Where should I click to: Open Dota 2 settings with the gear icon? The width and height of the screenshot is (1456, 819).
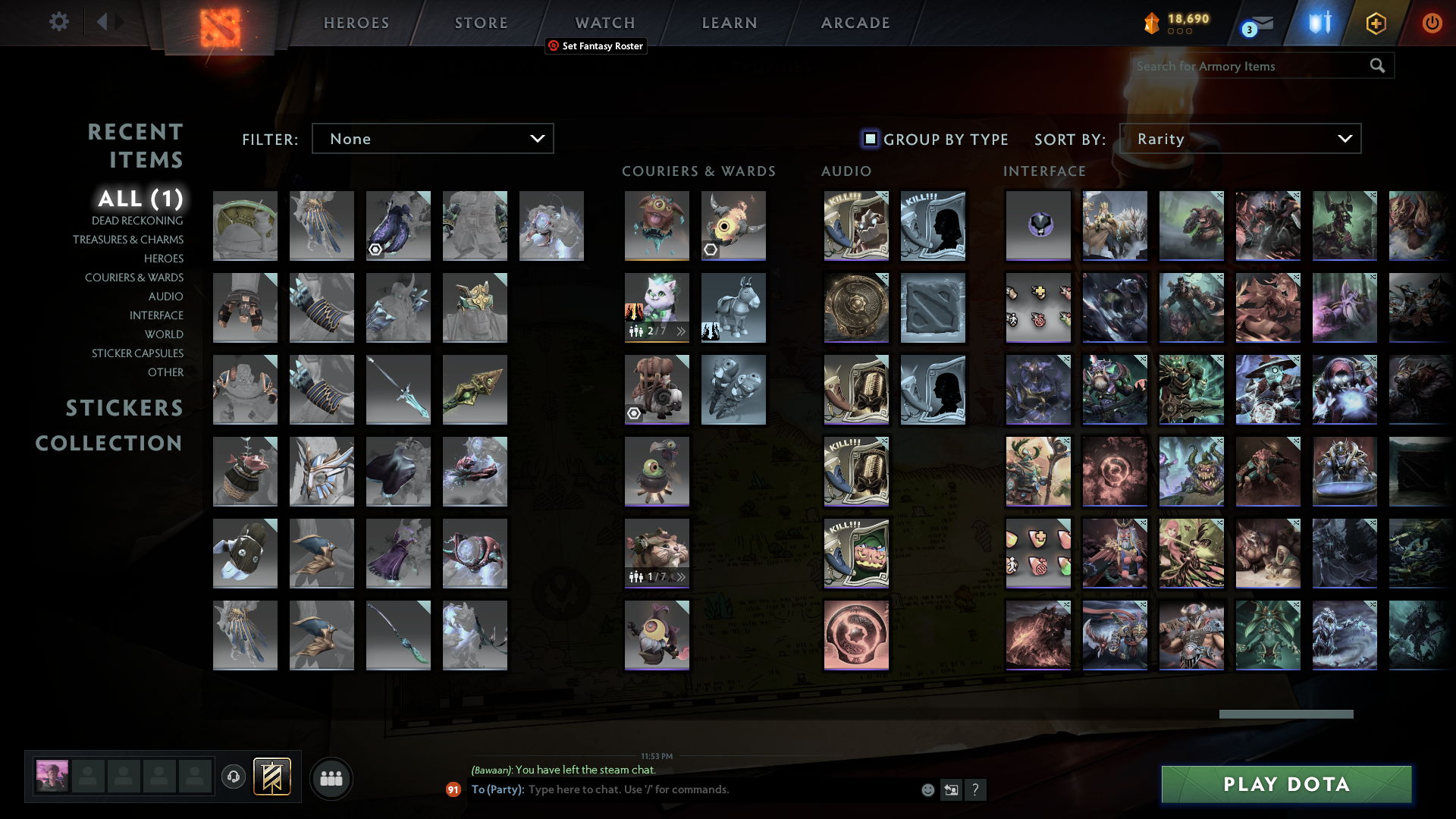(x=59, y=22)
